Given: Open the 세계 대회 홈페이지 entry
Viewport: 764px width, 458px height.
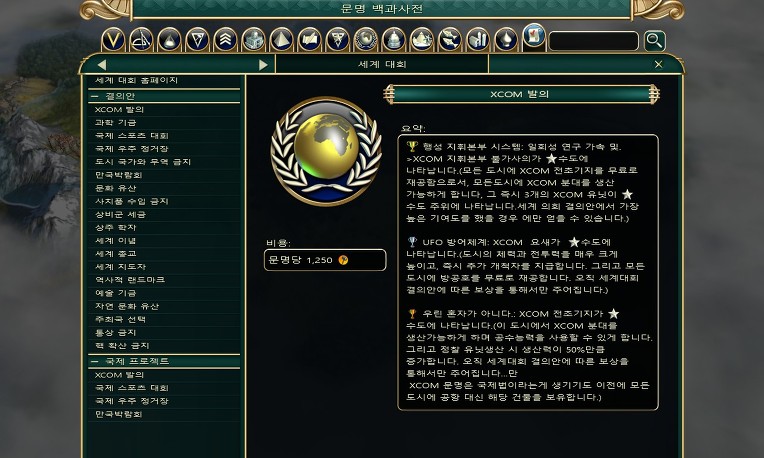Looking at the screenshot, I should pyautogui.click(x=137, y=80).
